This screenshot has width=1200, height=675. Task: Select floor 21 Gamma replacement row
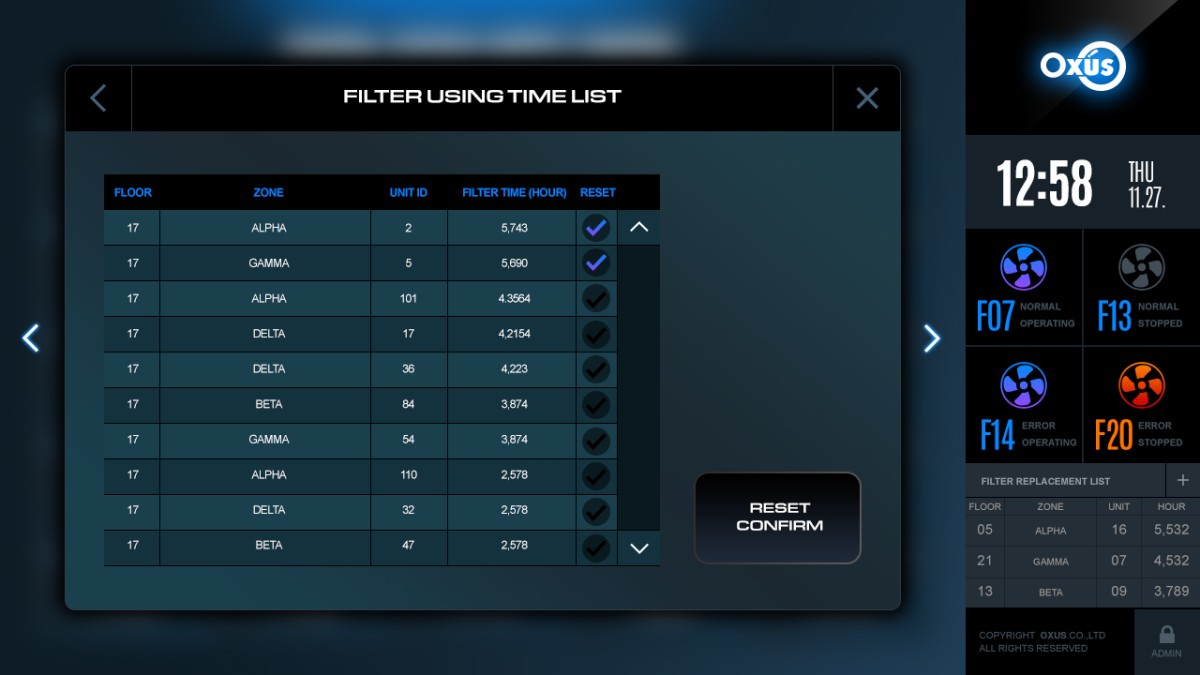click(1082, 561)
